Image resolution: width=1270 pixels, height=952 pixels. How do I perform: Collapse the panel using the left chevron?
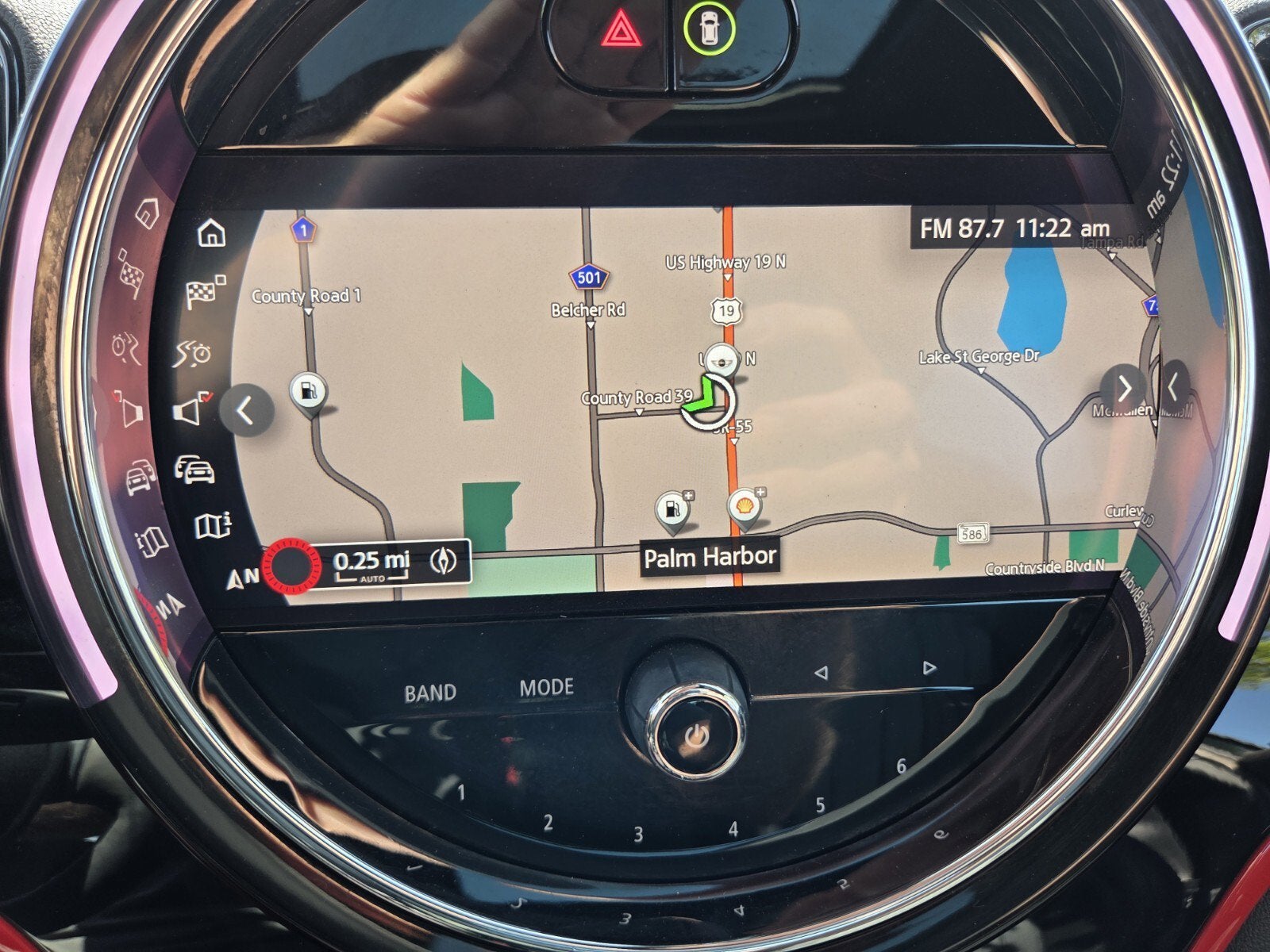coord(248,409)
